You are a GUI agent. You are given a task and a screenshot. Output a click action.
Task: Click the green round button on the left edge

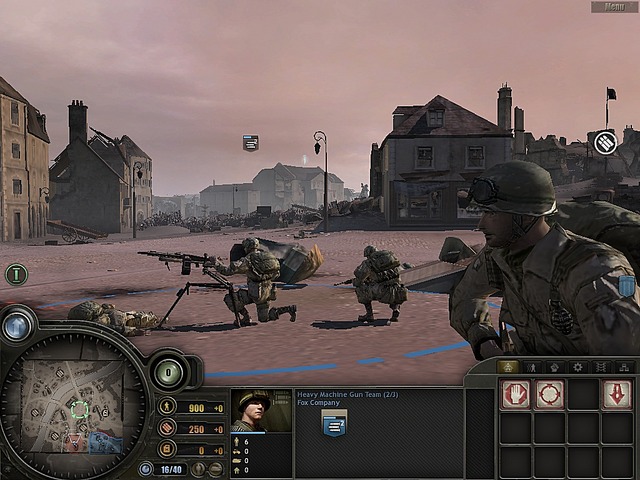16,274
